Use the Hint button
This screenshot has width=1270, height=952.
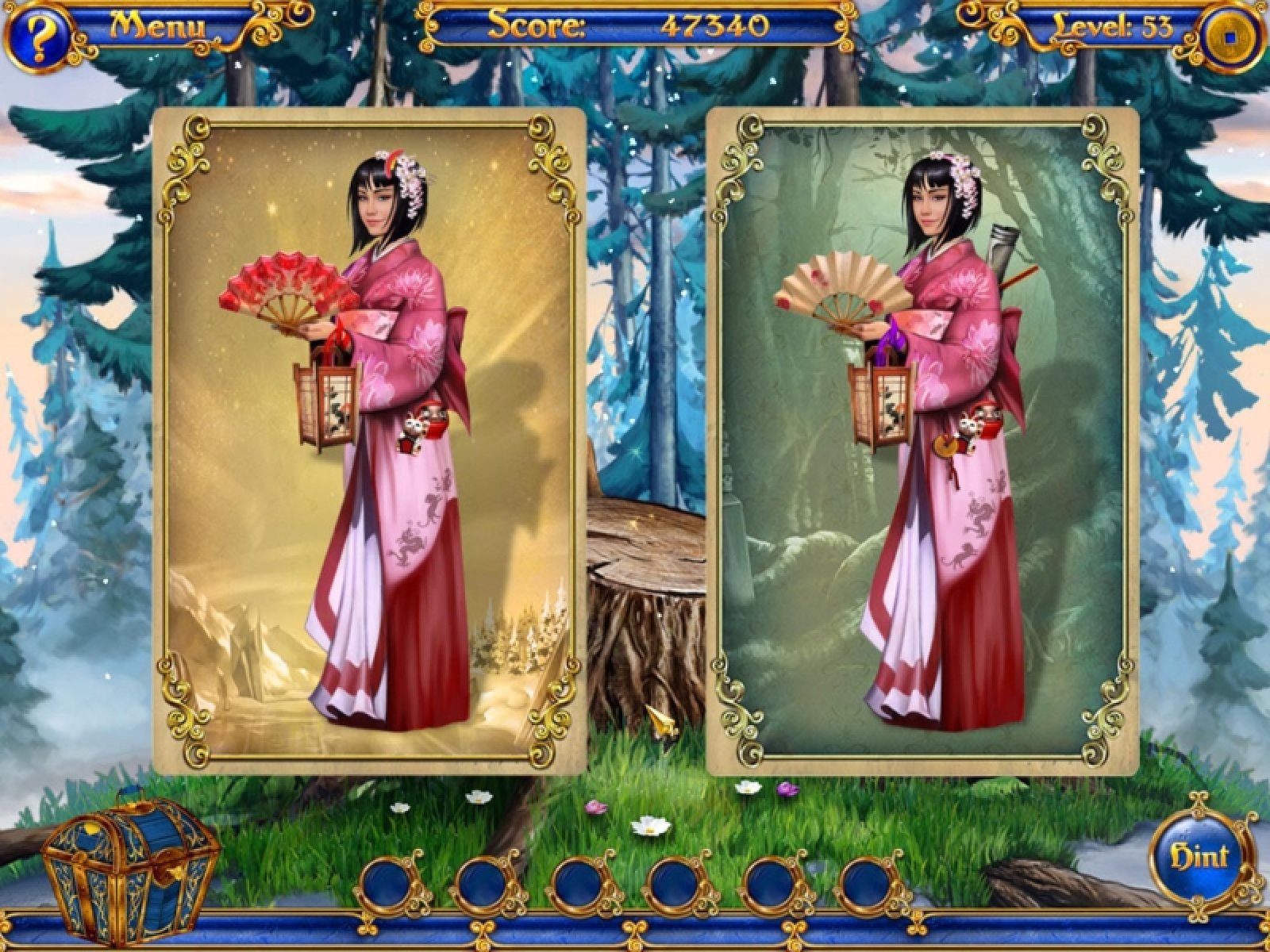1201,857
